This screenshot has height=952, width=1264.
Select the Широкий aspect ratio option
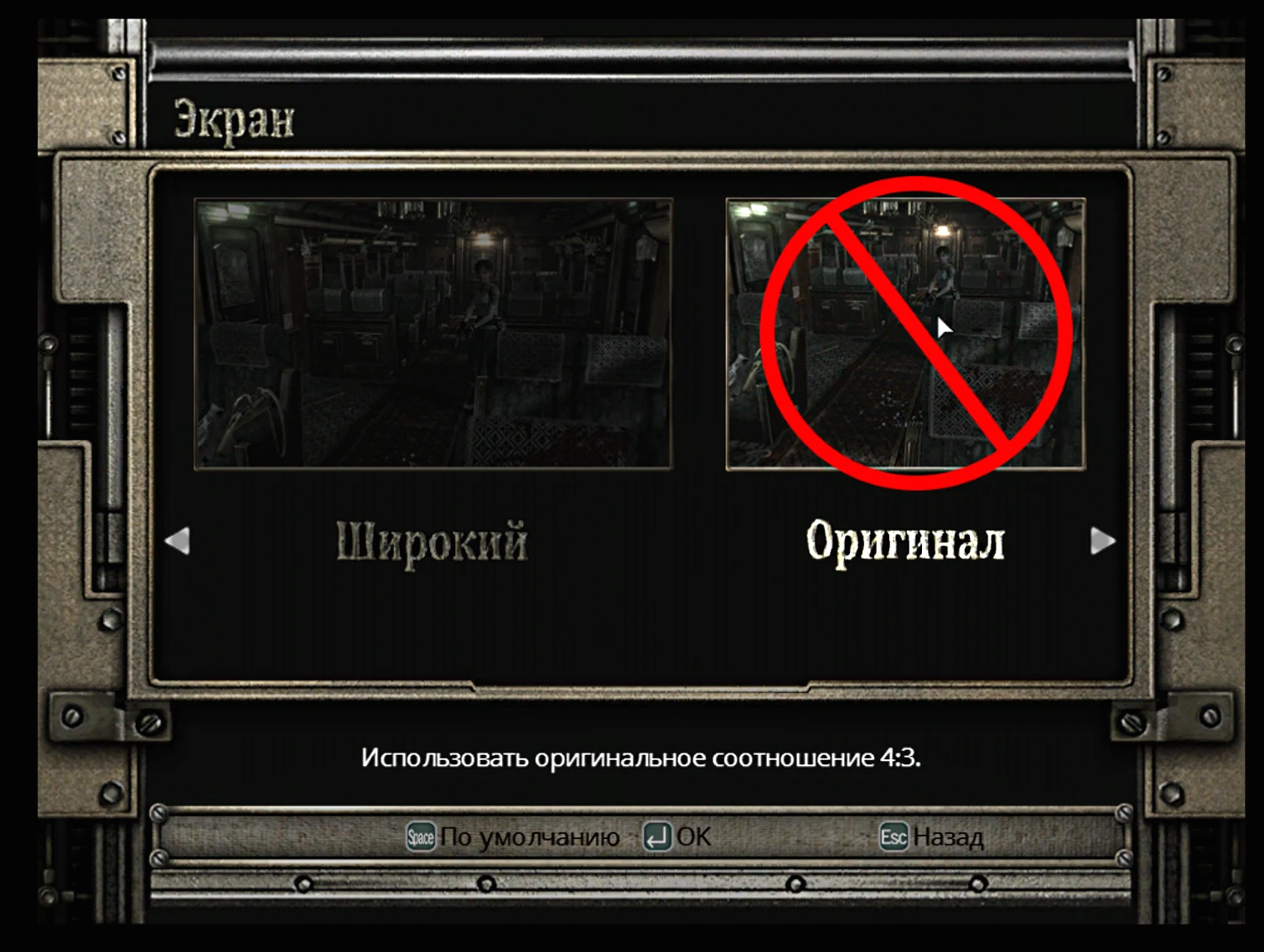433,541
